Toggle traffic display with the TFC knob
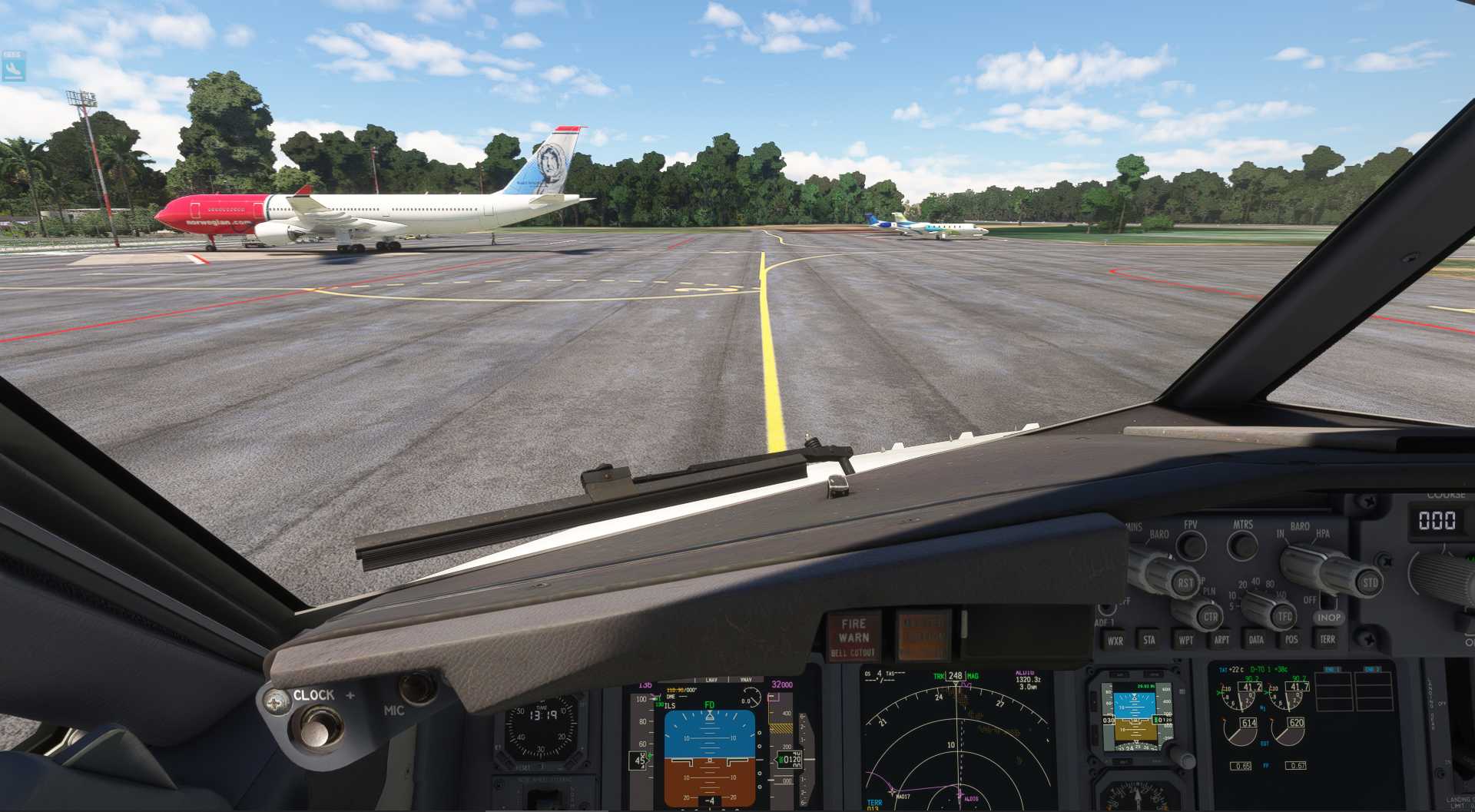 click(x=1284, y=616)
